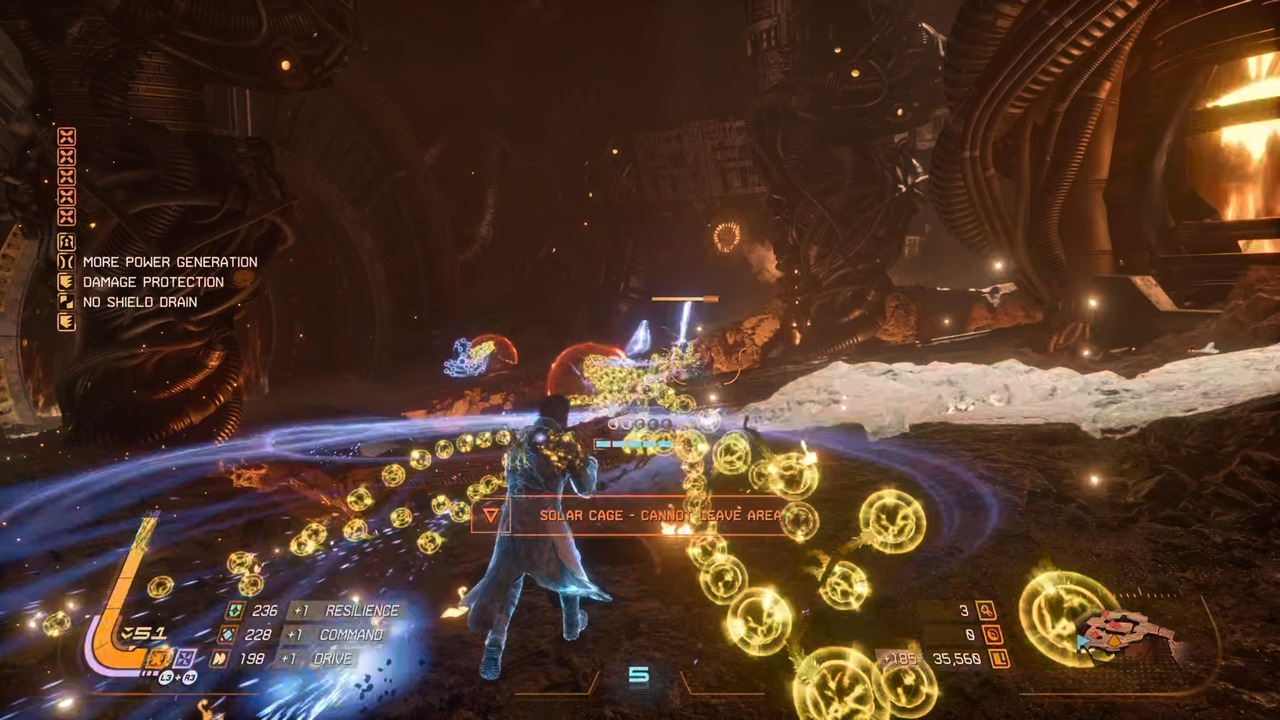This screenshot has width=1280, height=720.
Task: Select the round icon showing zero count
Action: (x=993, y=635)
